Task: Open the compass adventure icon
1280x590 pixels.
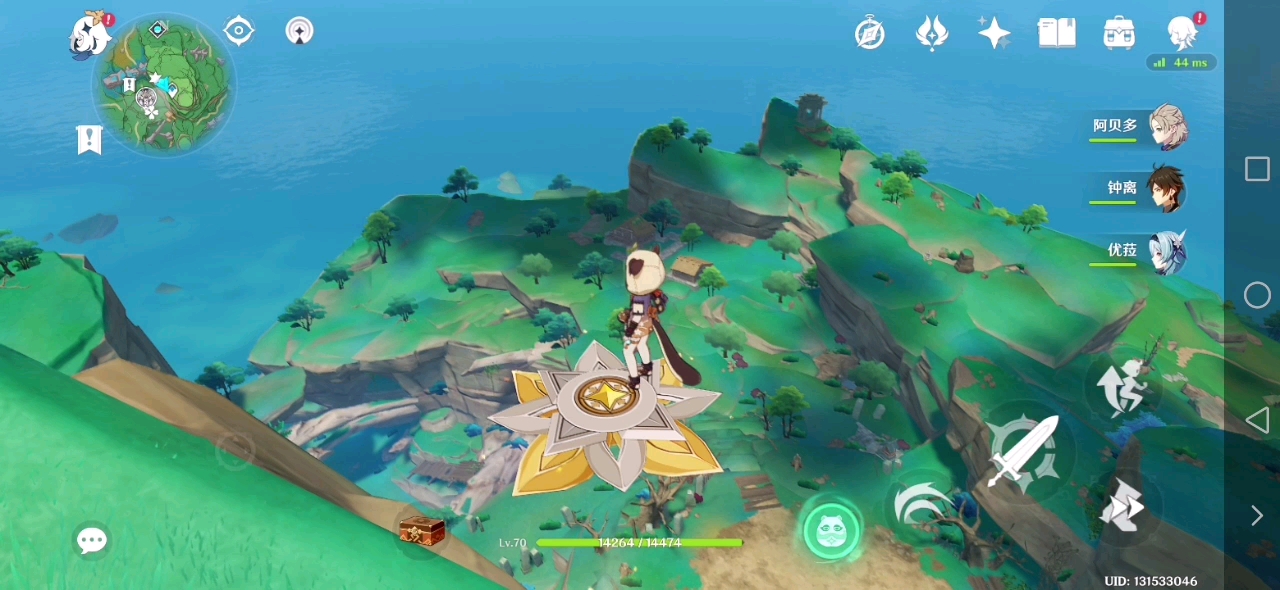Action: [870, 33]
